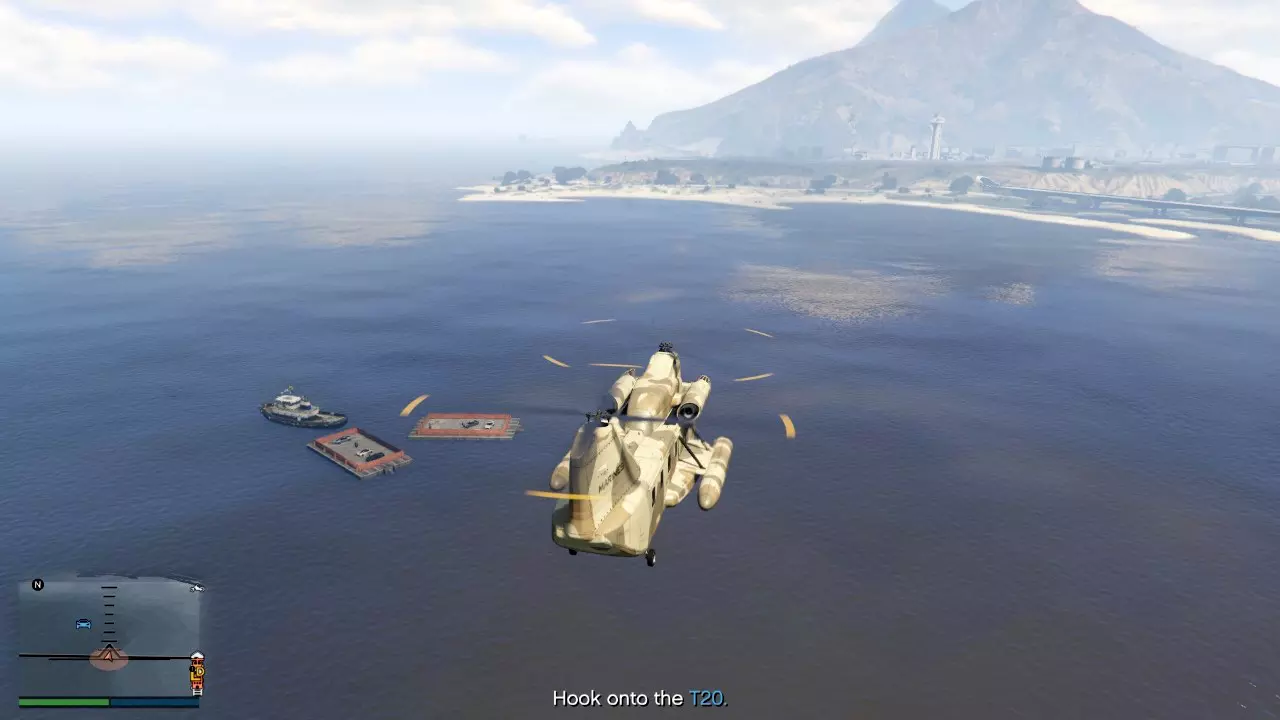1280x720 pixels.
Task: Click the blue T20 text in the subtitle
Action: point(708,699)
